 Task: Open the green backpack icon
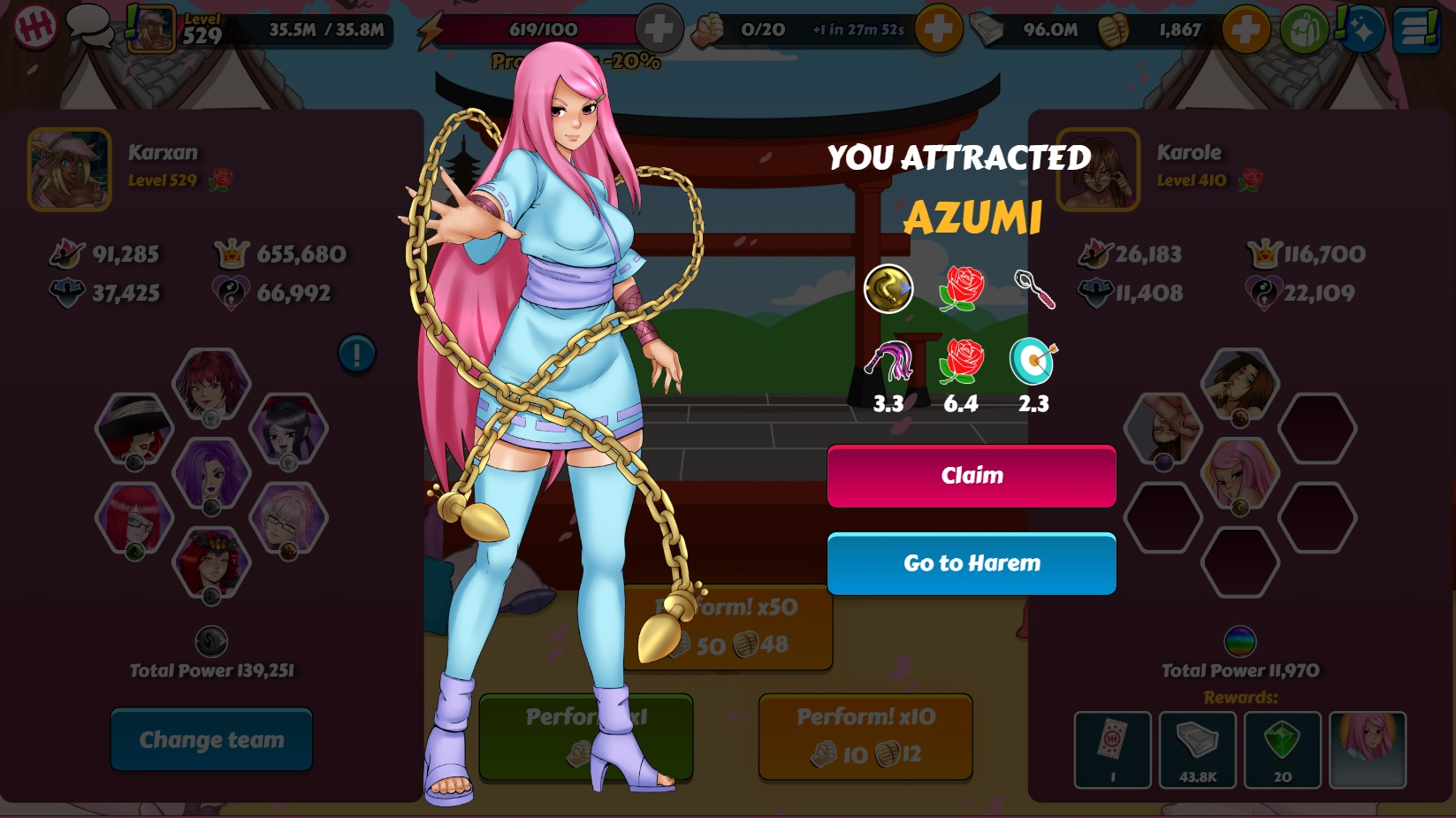(1304, 29)
